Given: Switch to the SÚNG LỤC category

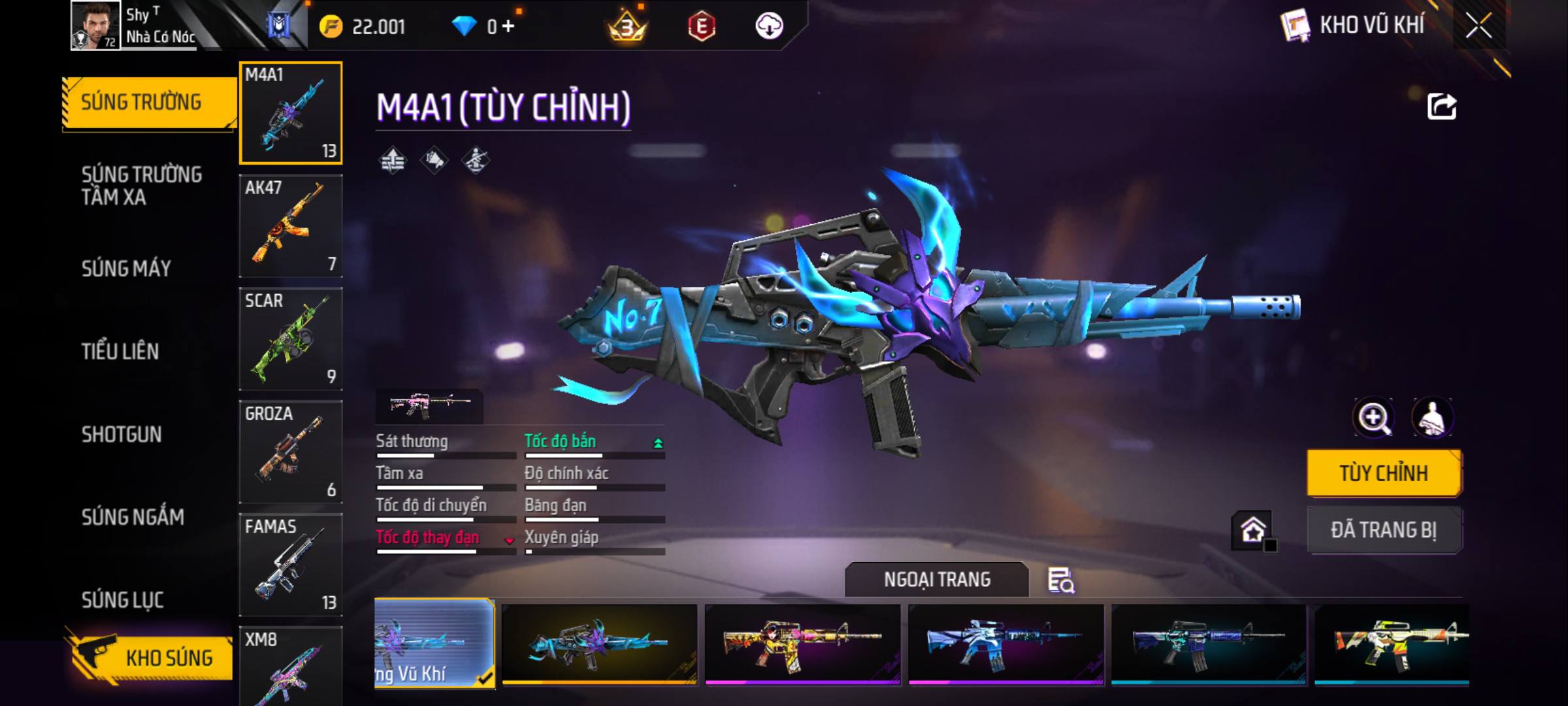Looking at the screenshot, I should [x=122, y=599].
